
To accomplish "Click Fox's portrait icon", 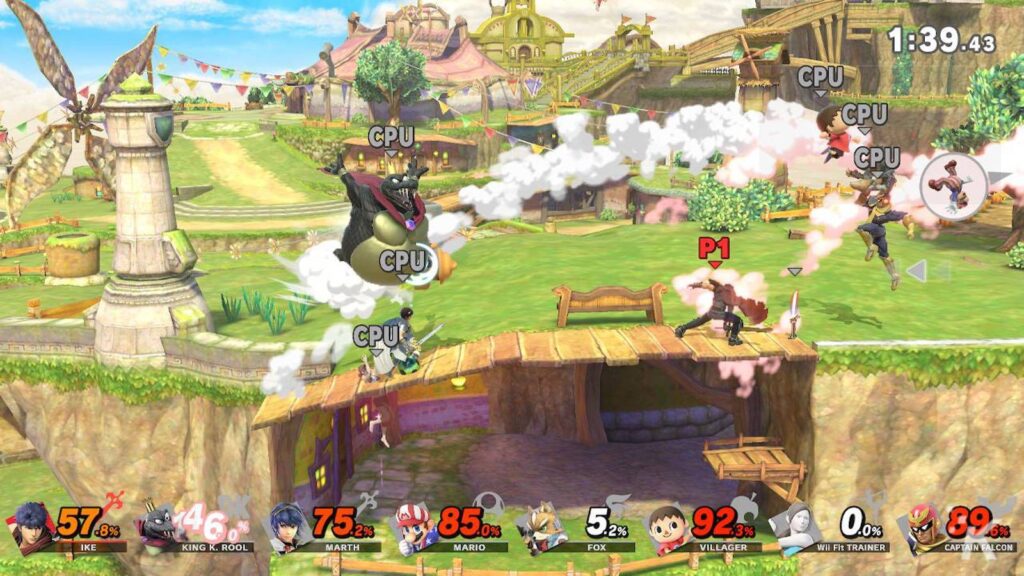I will tap(542, 527).
